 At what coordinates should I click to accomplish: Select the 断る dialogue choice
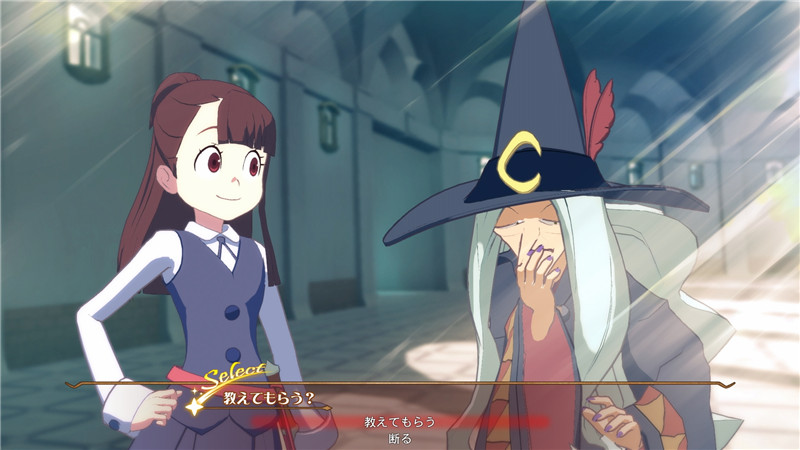(x=400, y=438)
